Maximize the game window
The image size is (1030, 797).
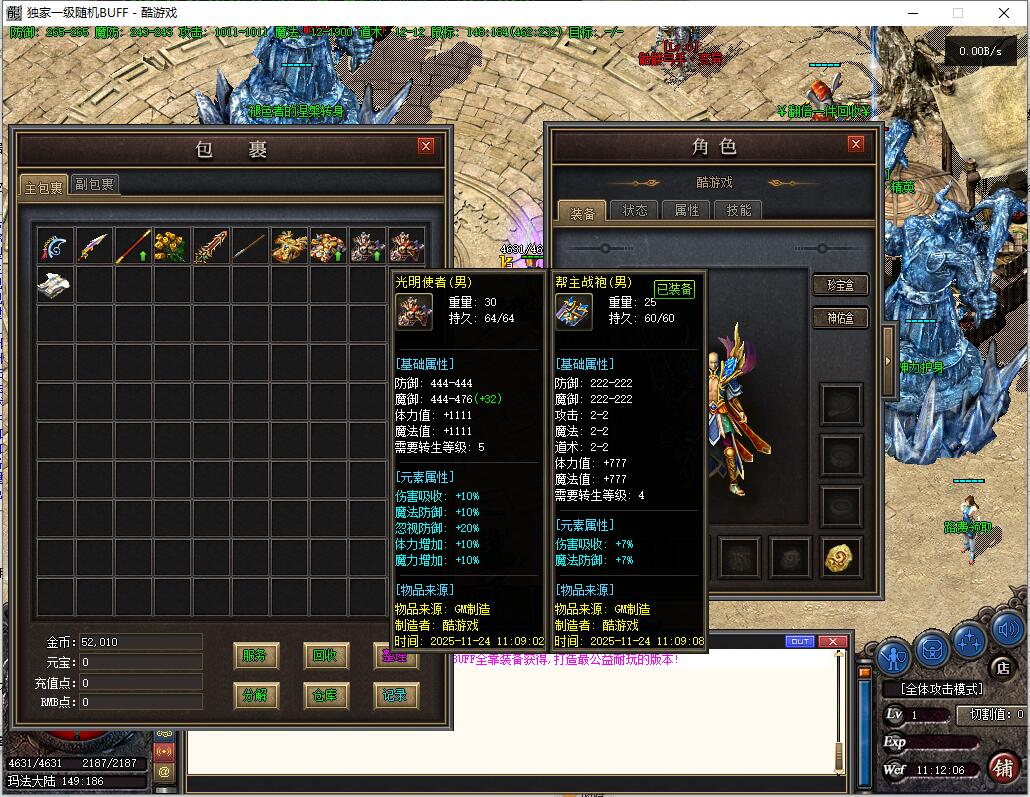(x=957, y=14)
